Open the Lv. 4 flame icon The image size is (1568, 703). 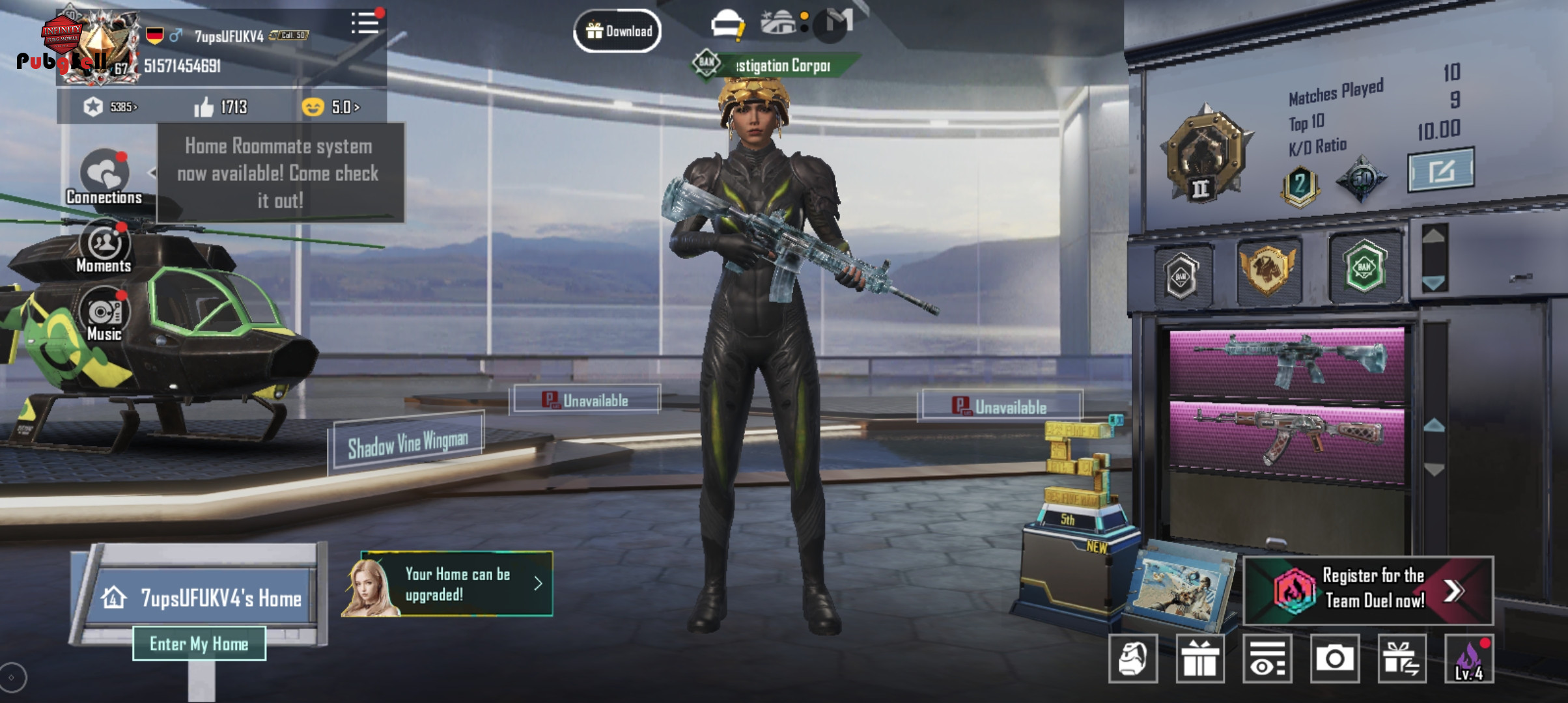point(1469,659)
